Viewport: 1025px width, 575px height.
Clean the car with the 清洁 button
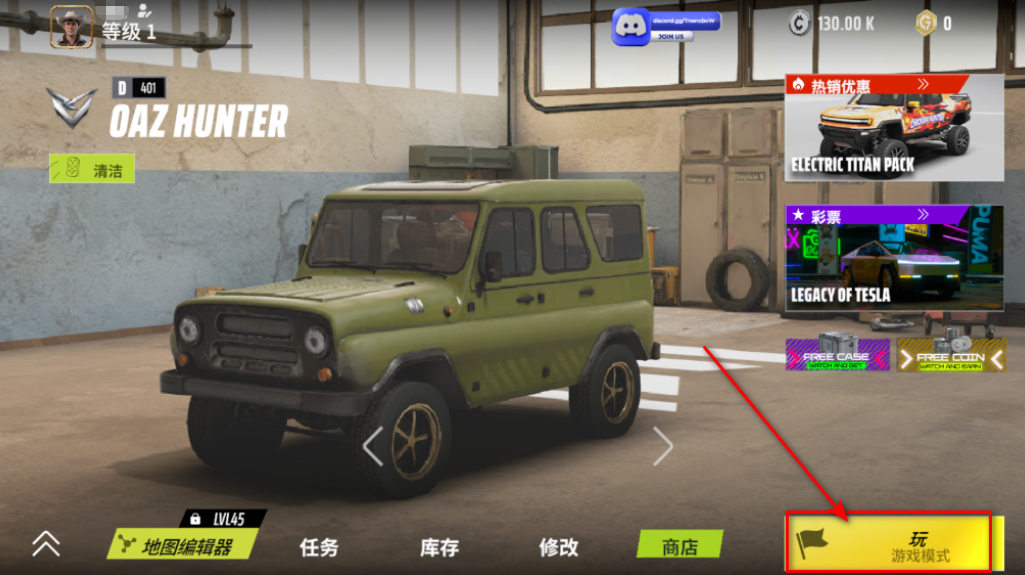point(92,170)
